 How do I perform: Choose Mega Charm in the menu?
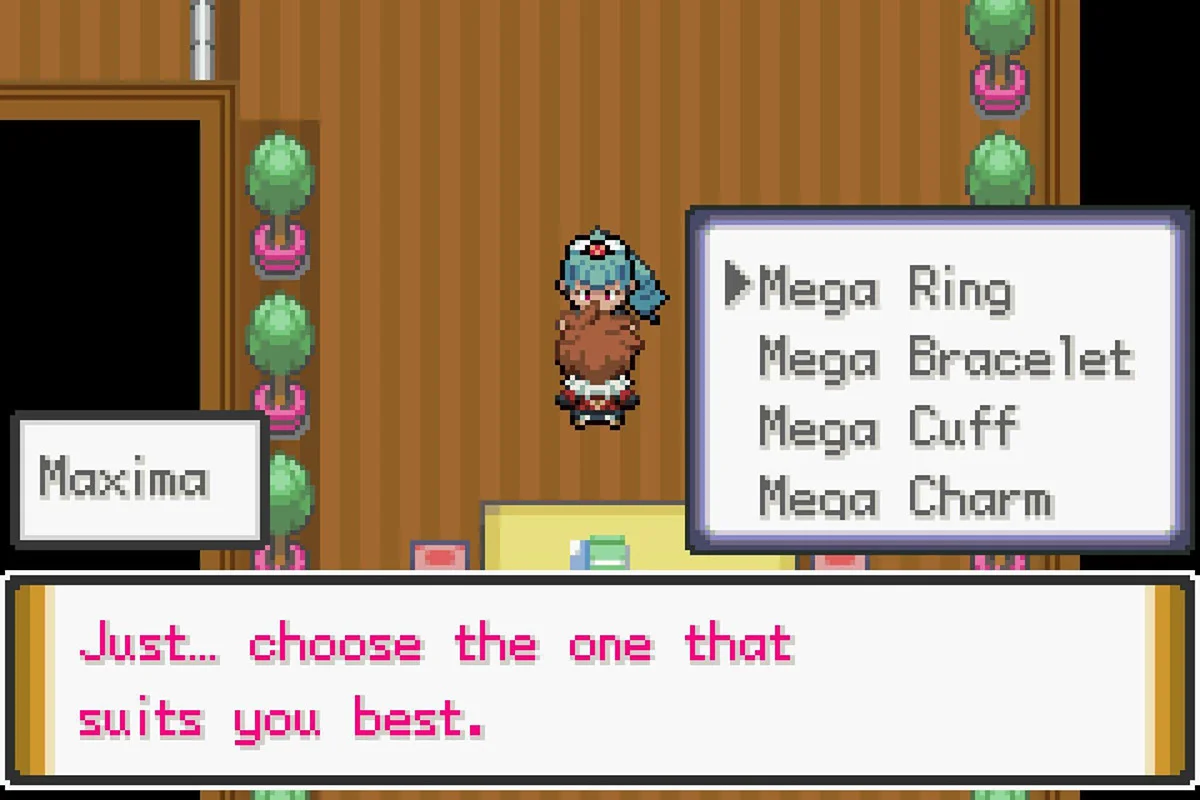tap(905, 498)
